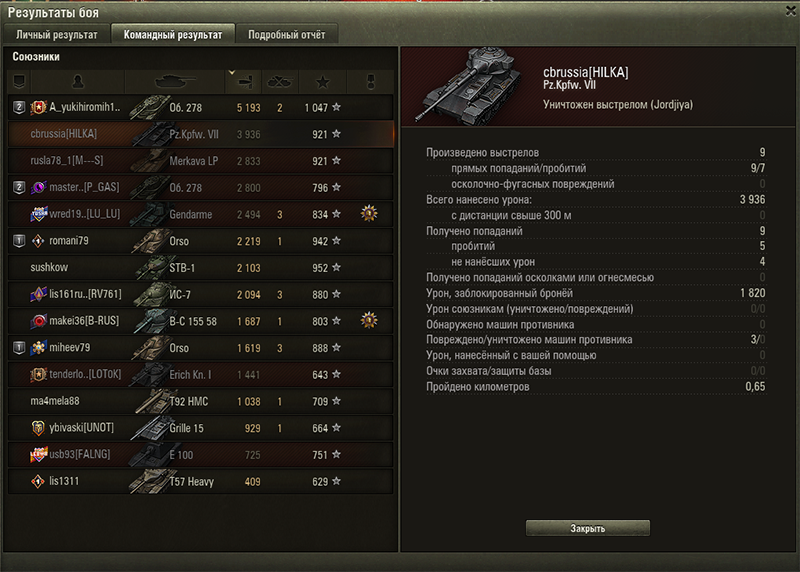800x572 pixels.
Task: Pick the wred19 Gendarme row
Action: pos(200,214)
